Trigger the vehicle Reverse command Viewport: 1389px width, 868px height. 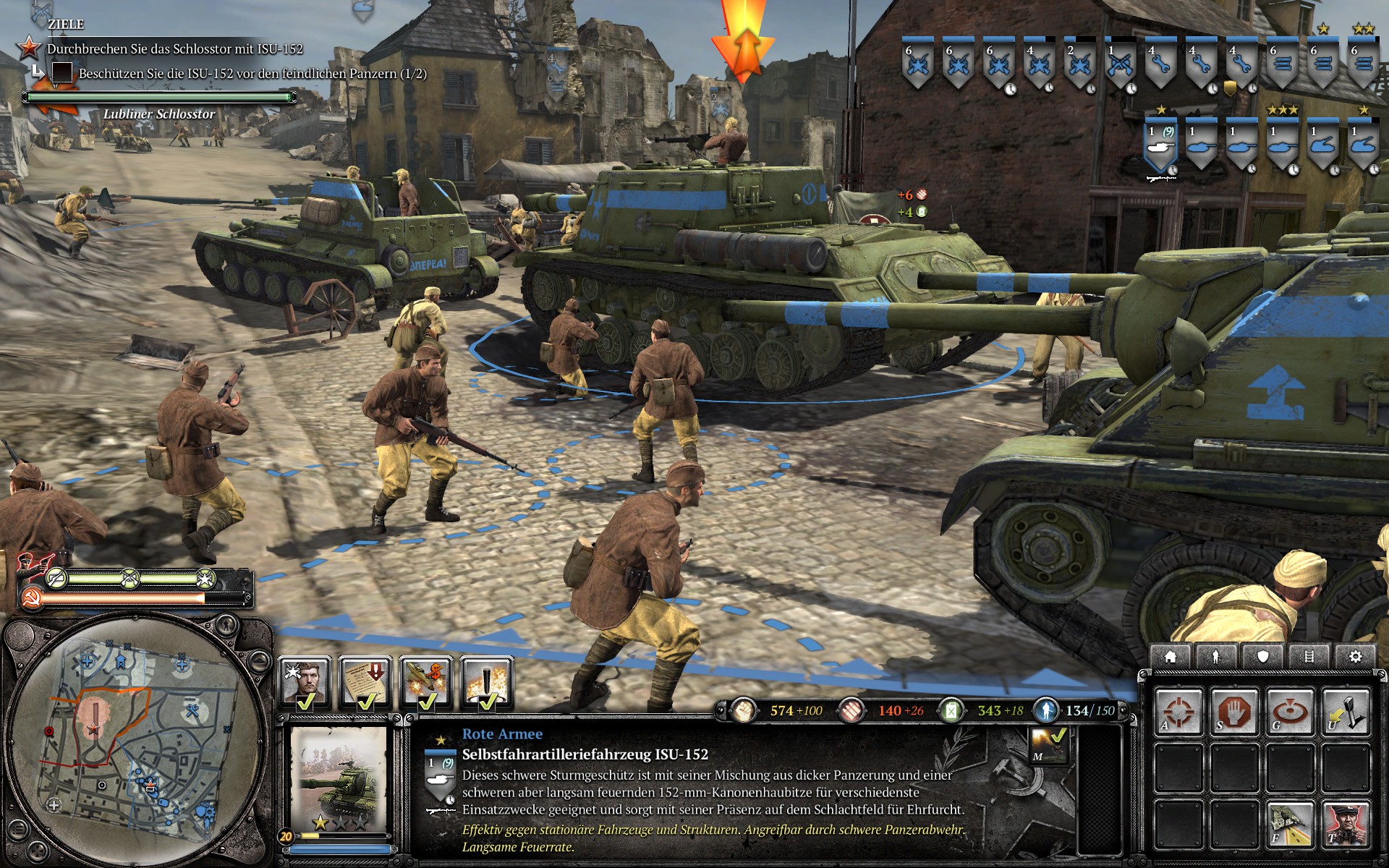click(x=1345, y=710)
